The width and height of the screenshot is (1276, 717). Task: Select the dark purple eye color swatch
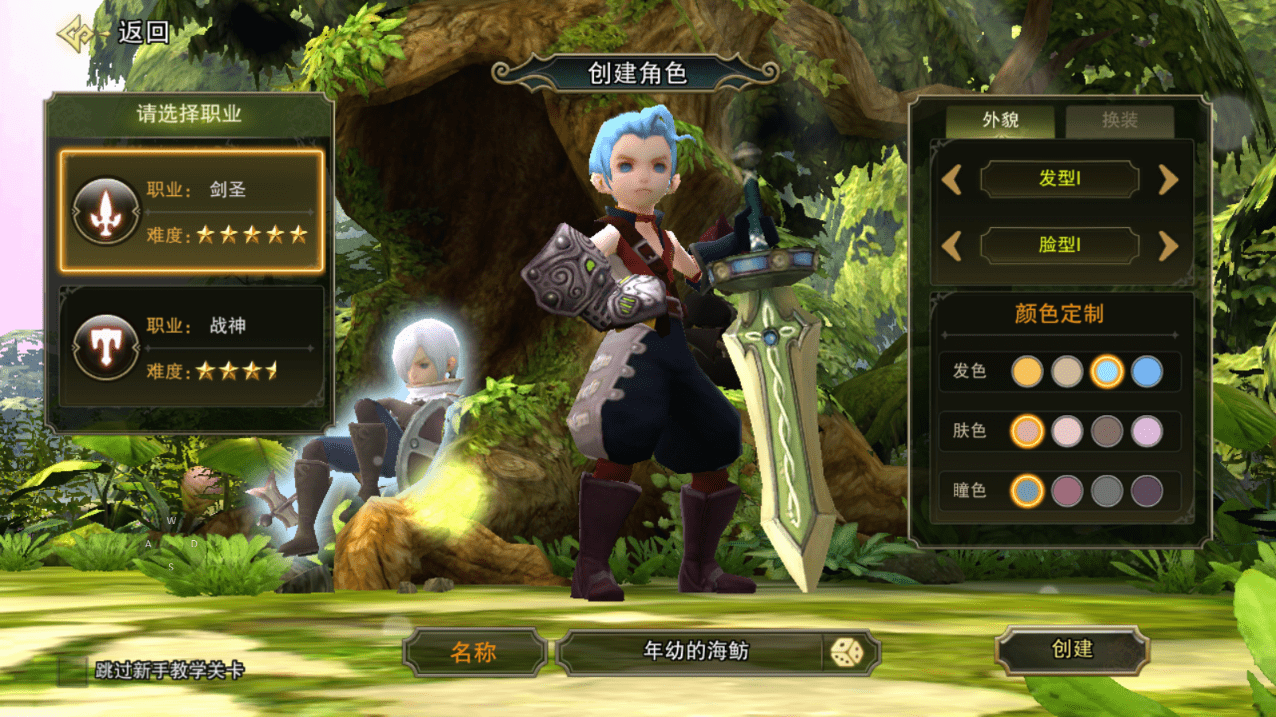(1147, 491)
